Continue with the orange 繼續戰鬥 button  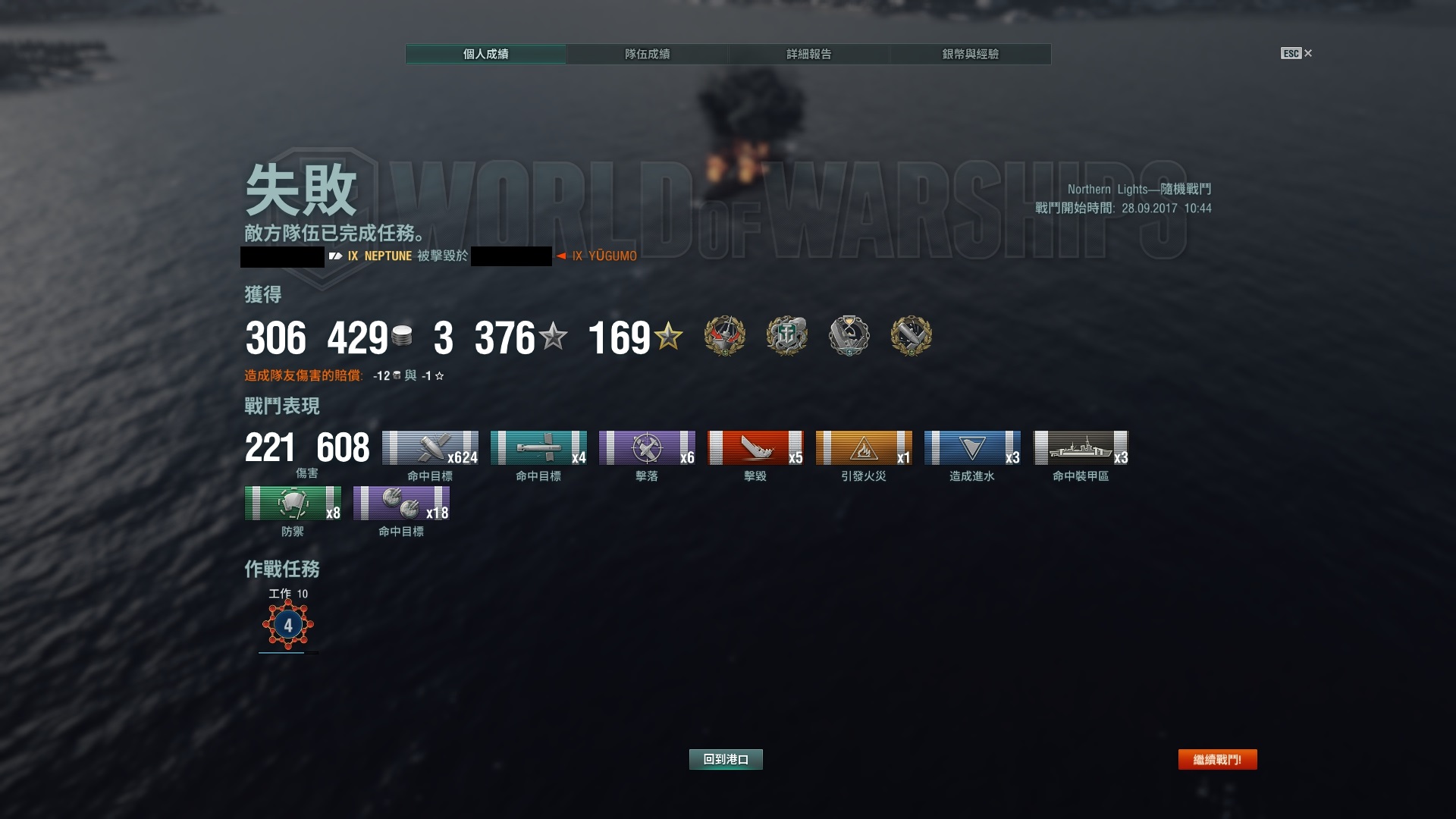[x=1217, y=759]
